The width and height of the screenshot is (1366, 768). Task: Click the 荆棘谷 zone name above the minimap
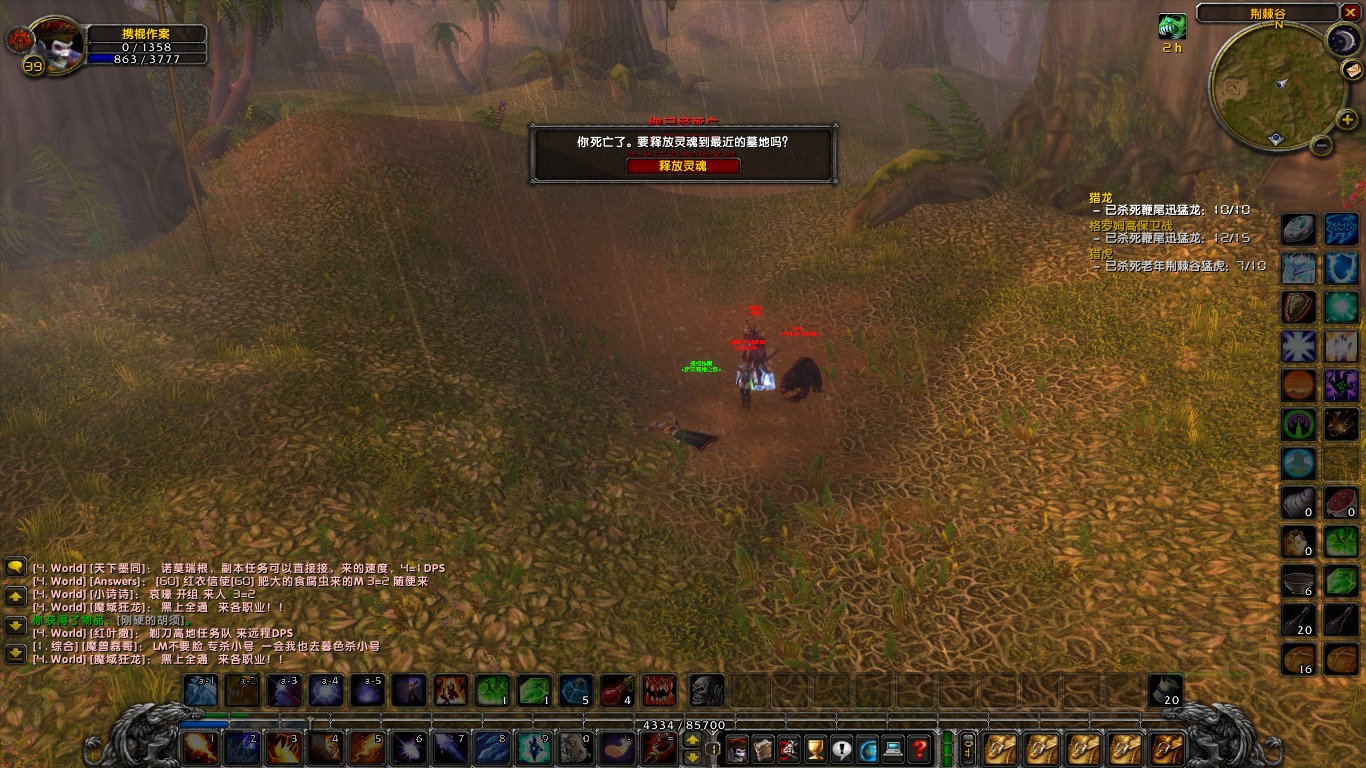(x=1269, y=13)
